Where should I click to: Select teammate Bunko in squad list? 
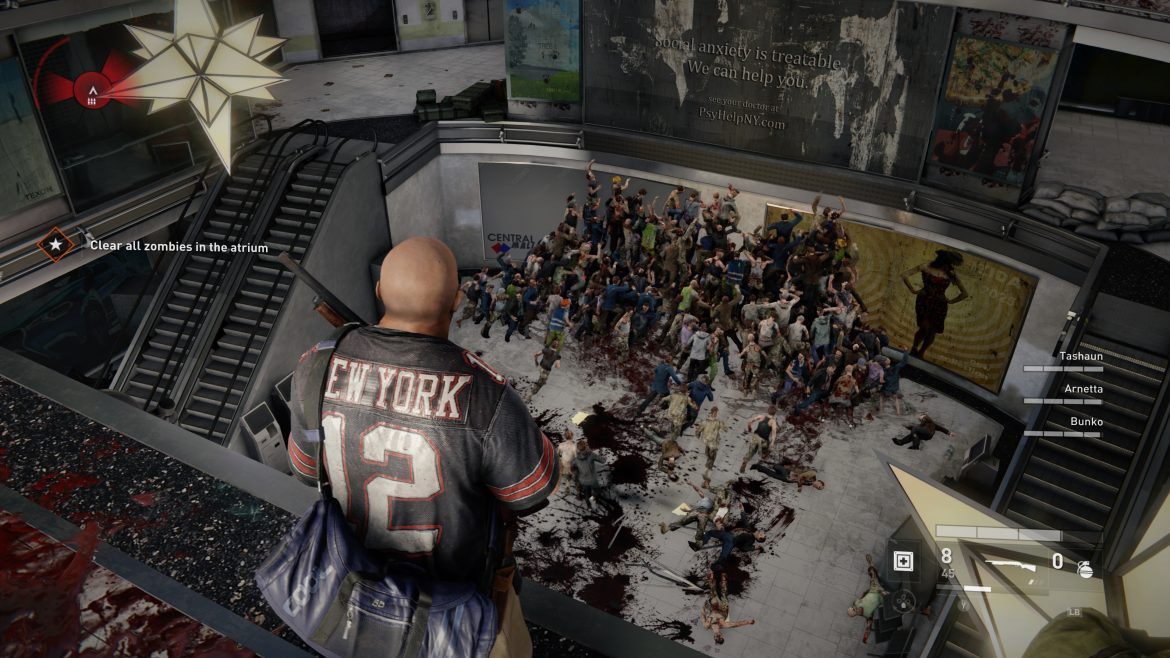coord(1085,422)
